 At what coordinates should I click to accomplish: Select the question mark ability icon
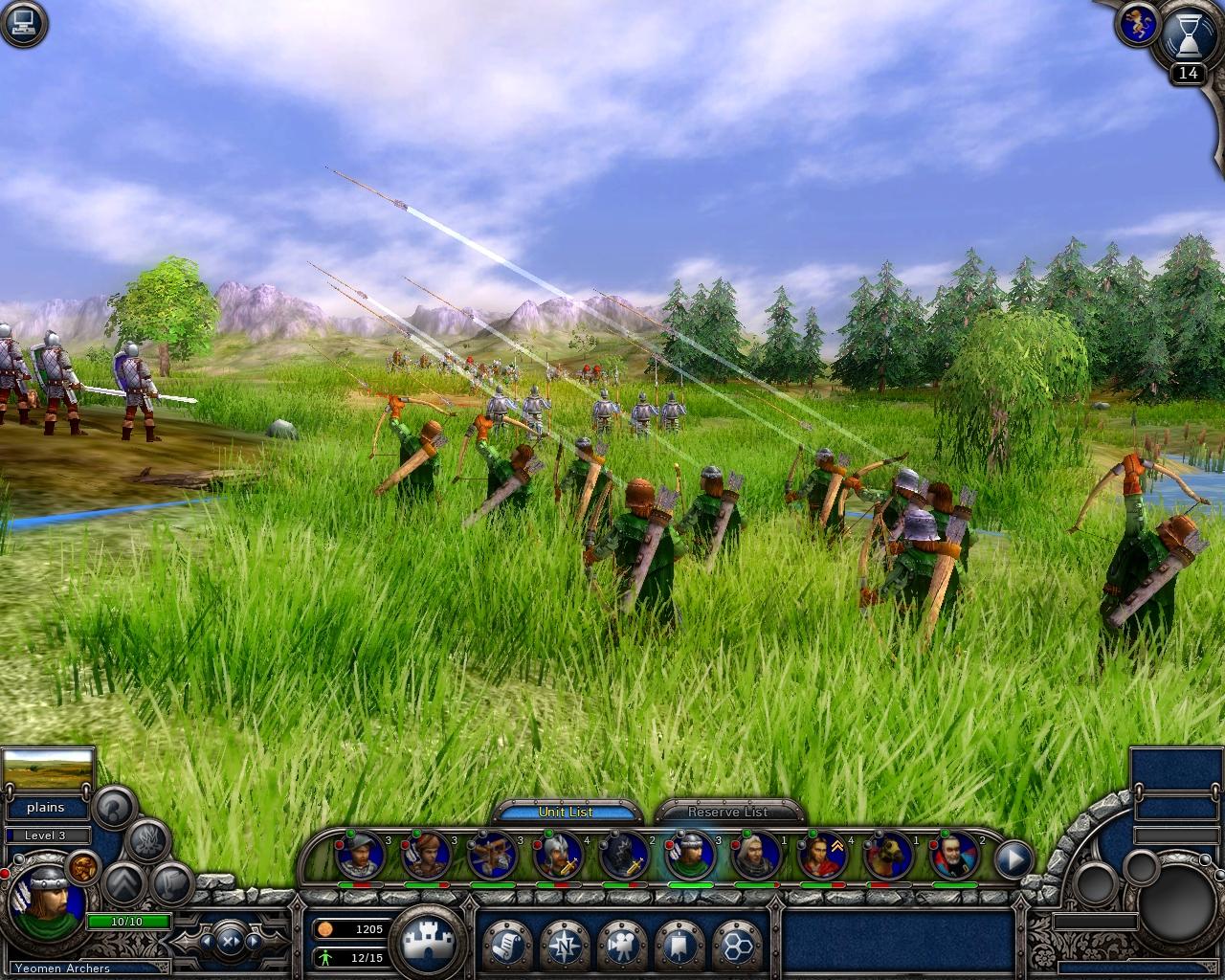(112, 809)
